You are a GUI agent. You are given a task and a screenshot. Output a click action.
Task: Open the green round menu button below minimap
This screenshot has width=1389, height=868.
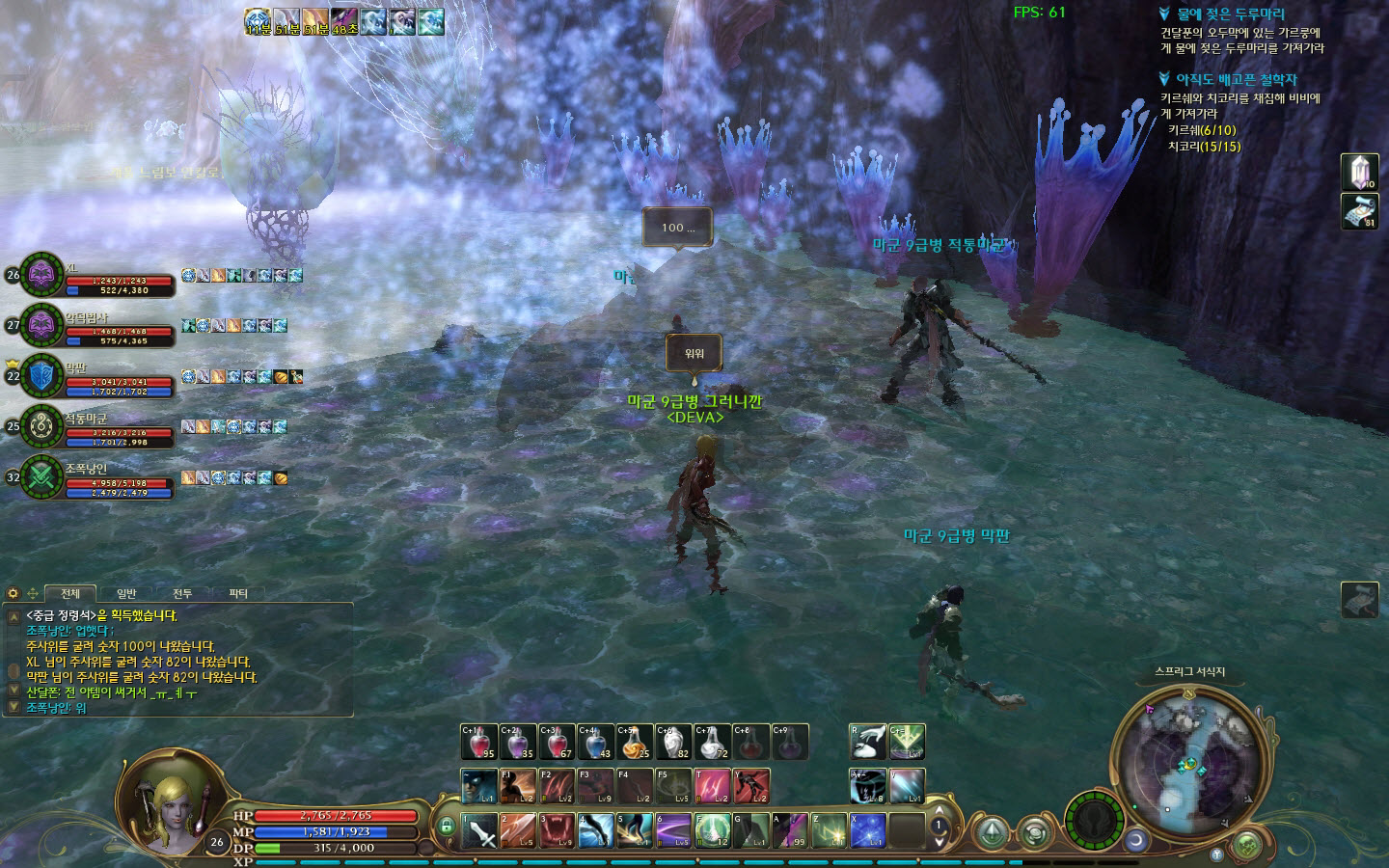point(1246,844)
